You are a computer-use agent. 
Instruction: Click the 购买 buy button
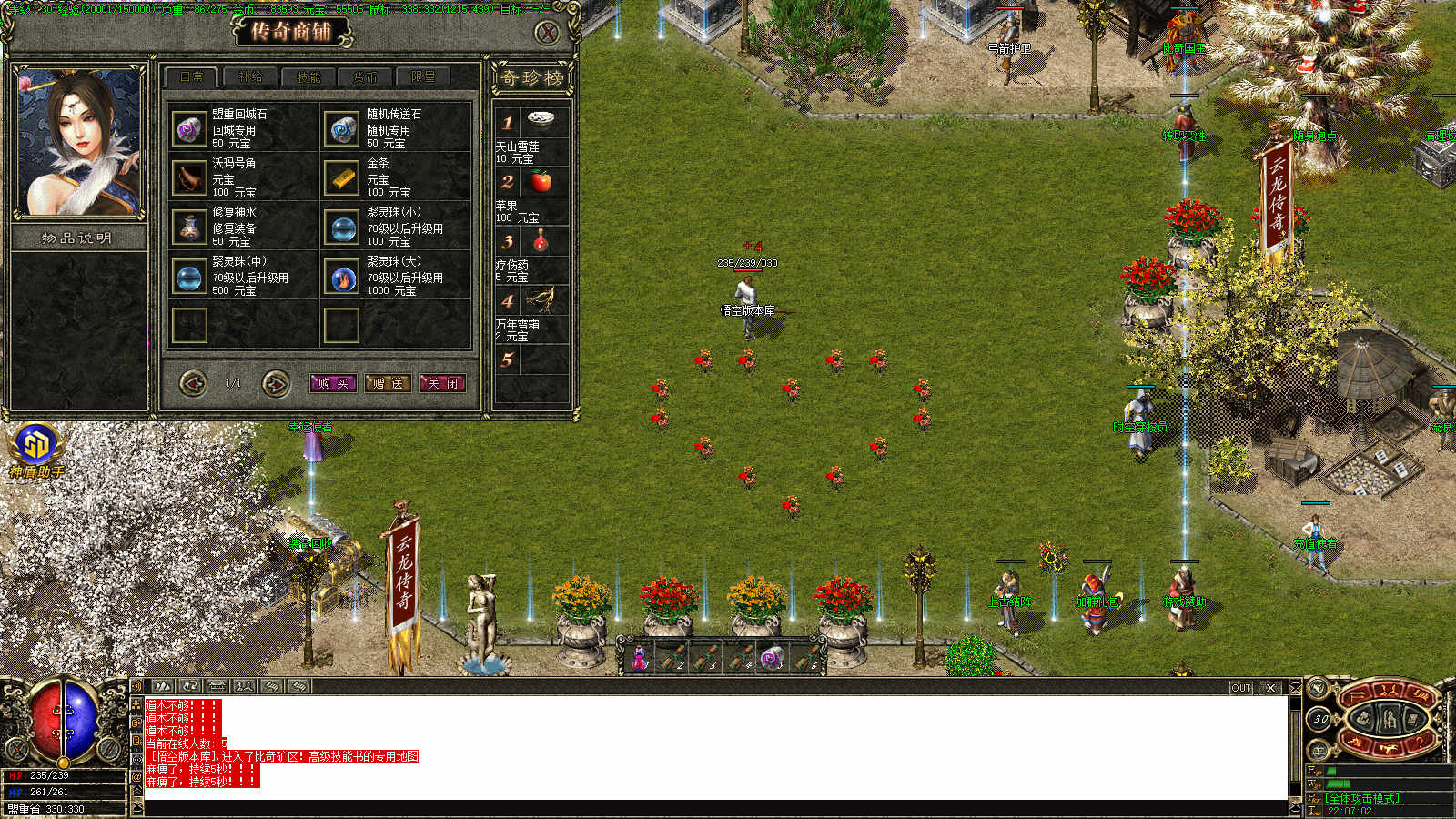click(x=333, y=383)
